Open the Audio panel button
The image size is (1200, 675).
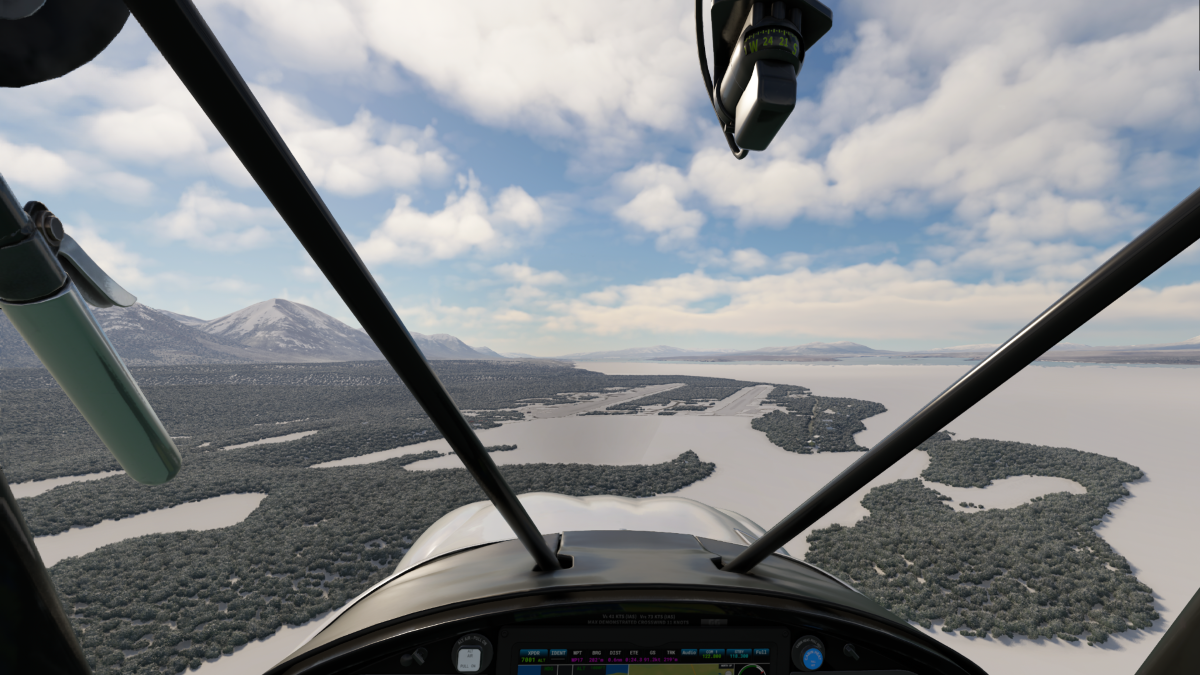point(688,653)
